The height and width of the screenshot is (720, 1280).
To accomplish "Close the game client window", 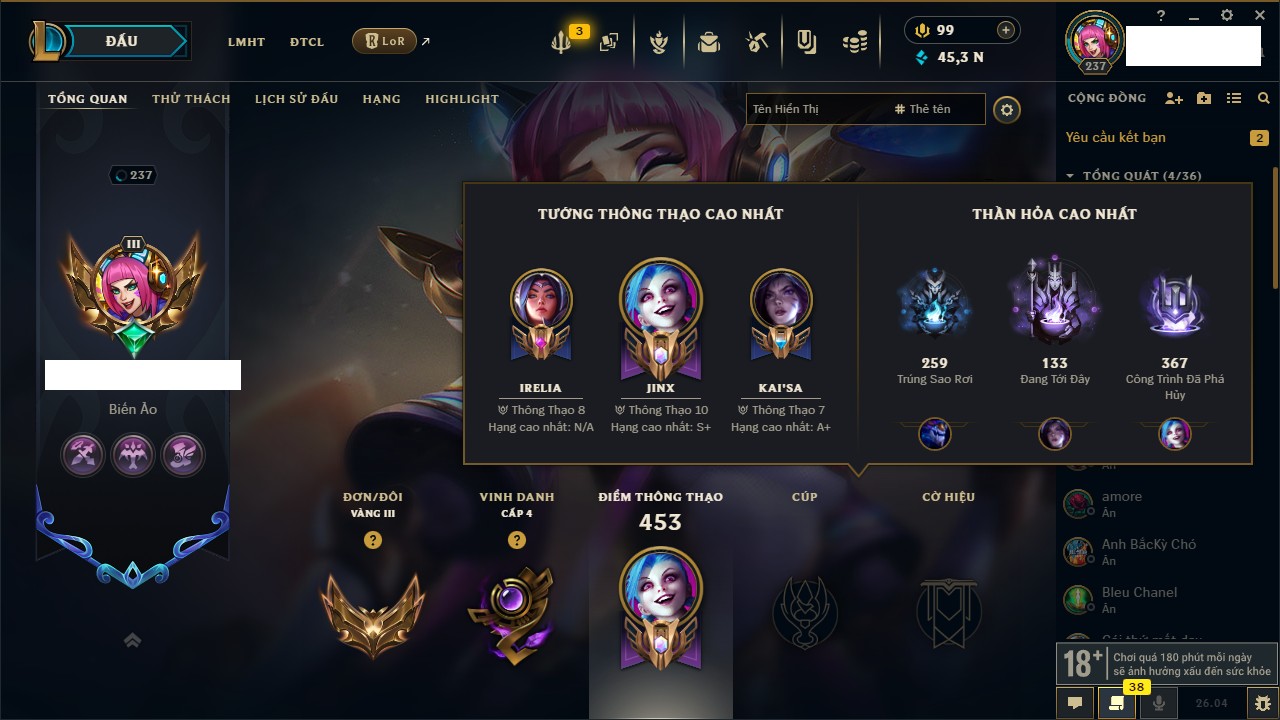I will [x=1259, y=15].
